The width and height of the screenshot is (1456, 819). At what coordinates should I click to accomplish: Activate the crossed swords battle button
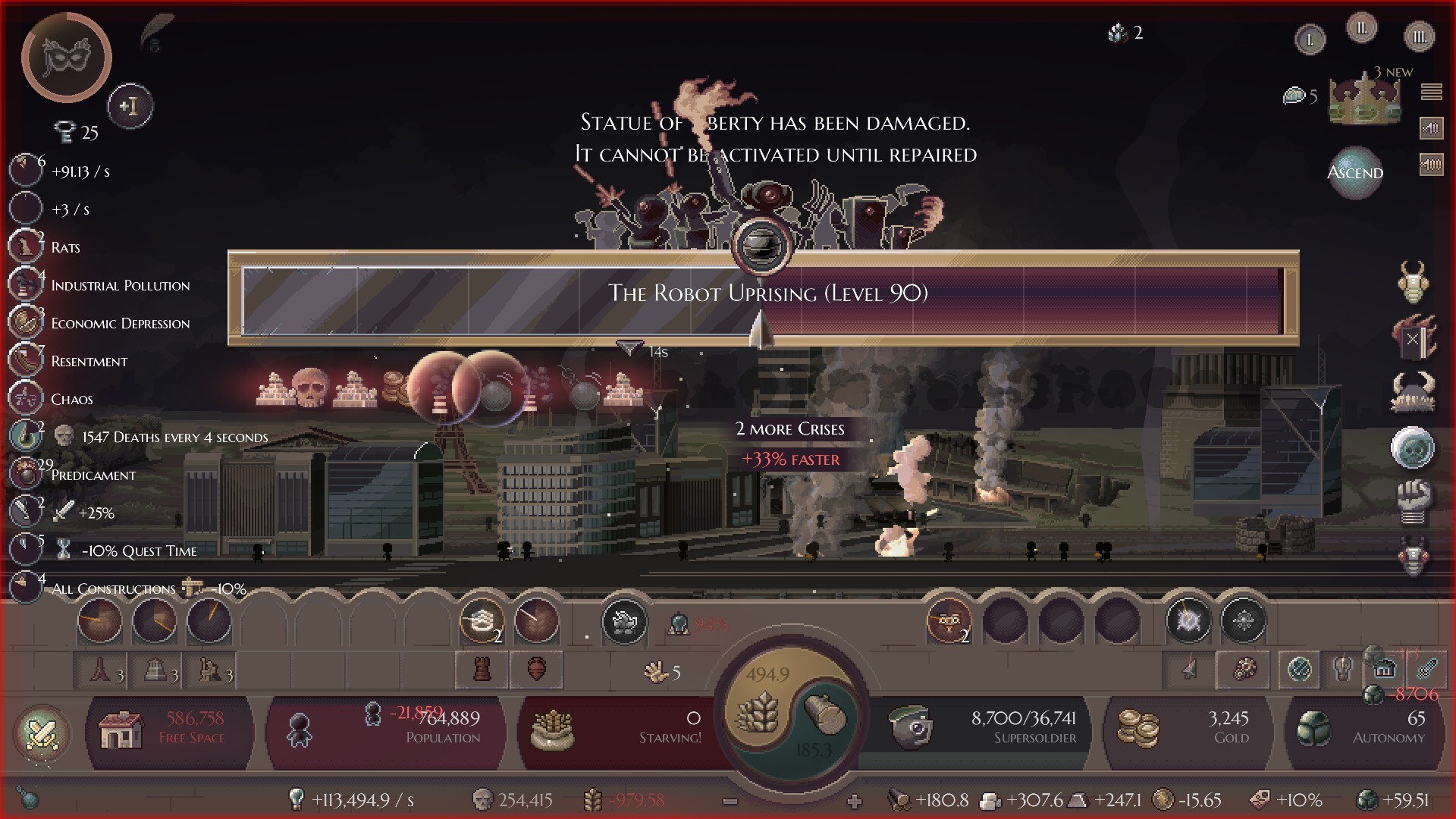coord(42,733)
